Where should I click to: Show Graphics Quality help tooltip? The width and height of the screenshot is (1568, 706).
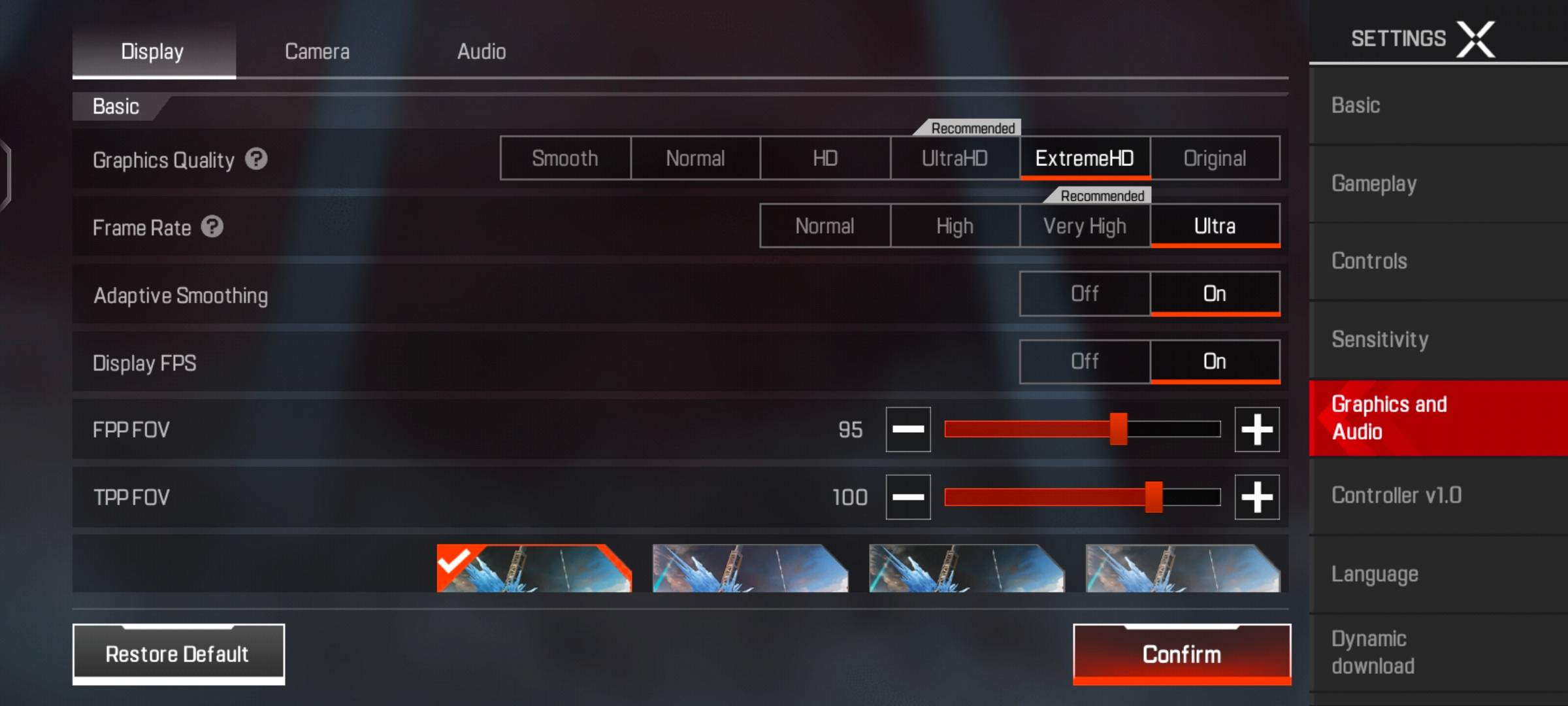point(256,159)
